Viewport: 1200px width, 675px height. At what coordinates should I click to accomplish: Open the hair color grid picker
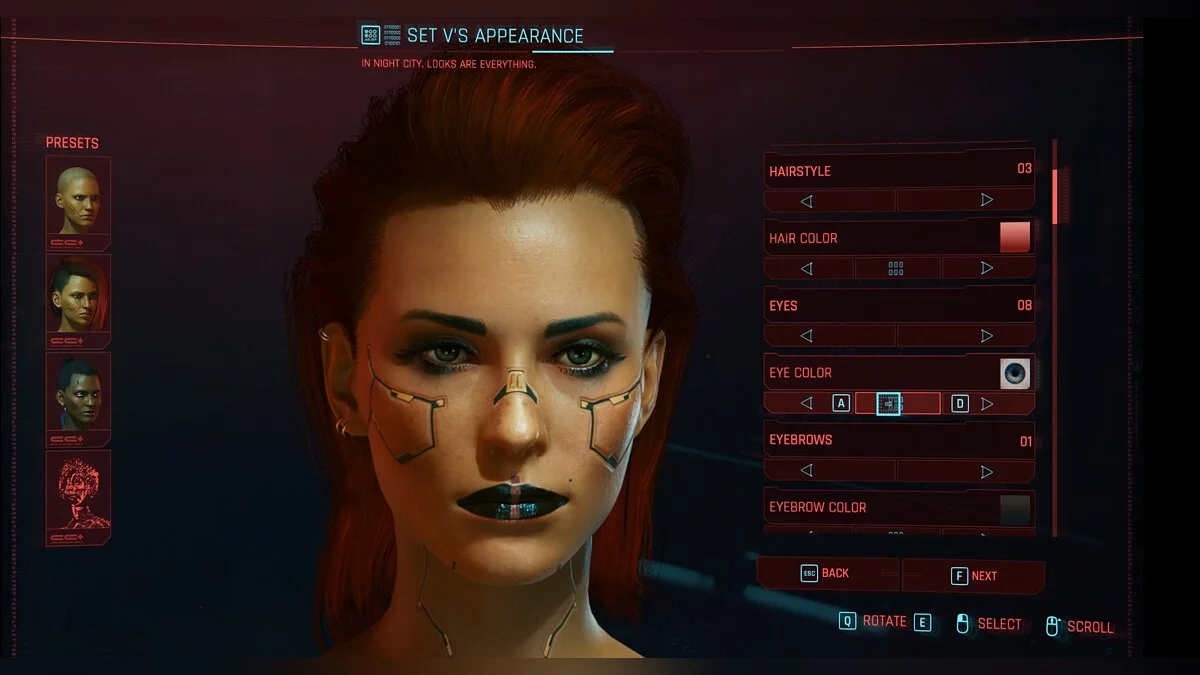click(896, 268)
